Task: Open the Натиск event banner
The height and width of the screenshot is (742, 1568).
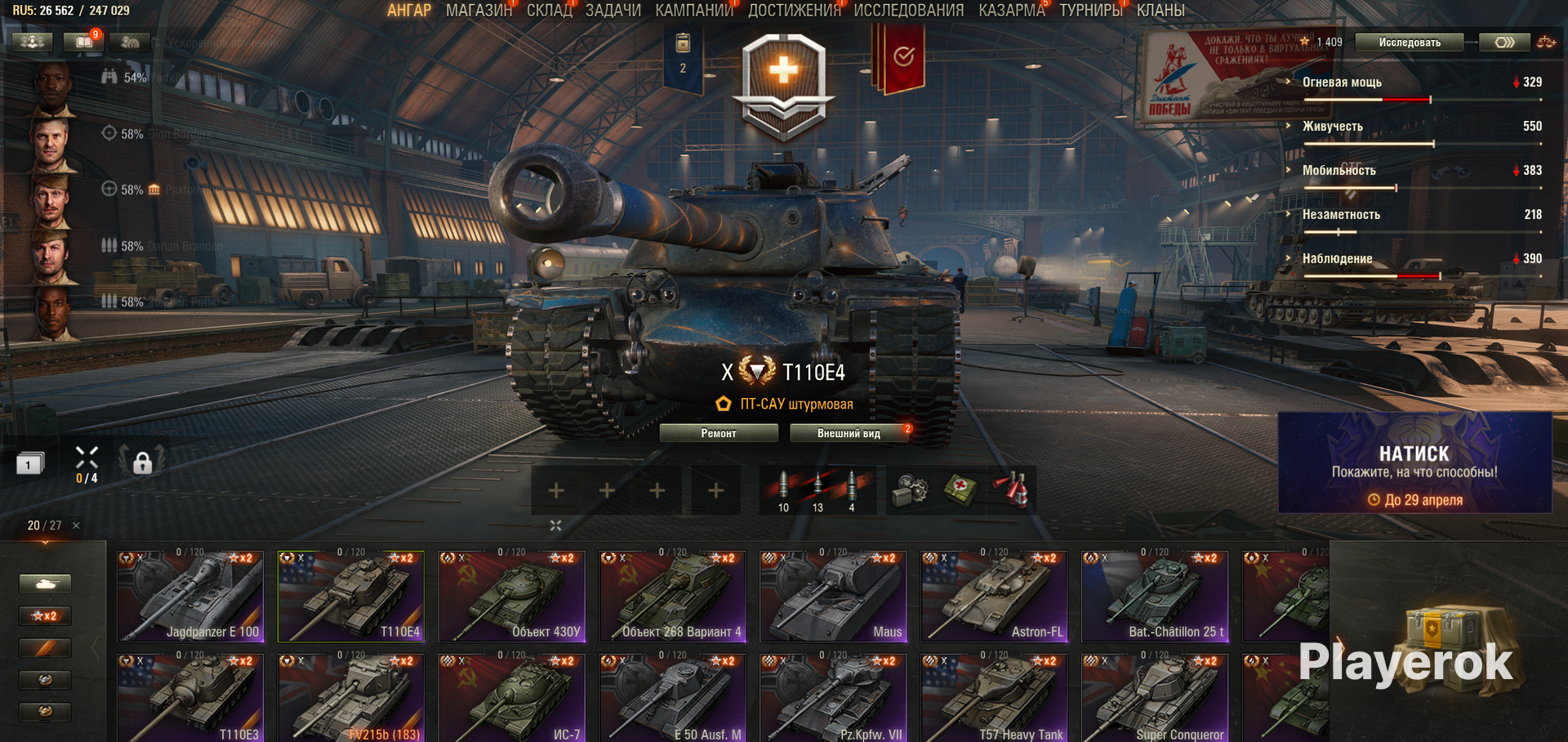Action: point(1414,463)
